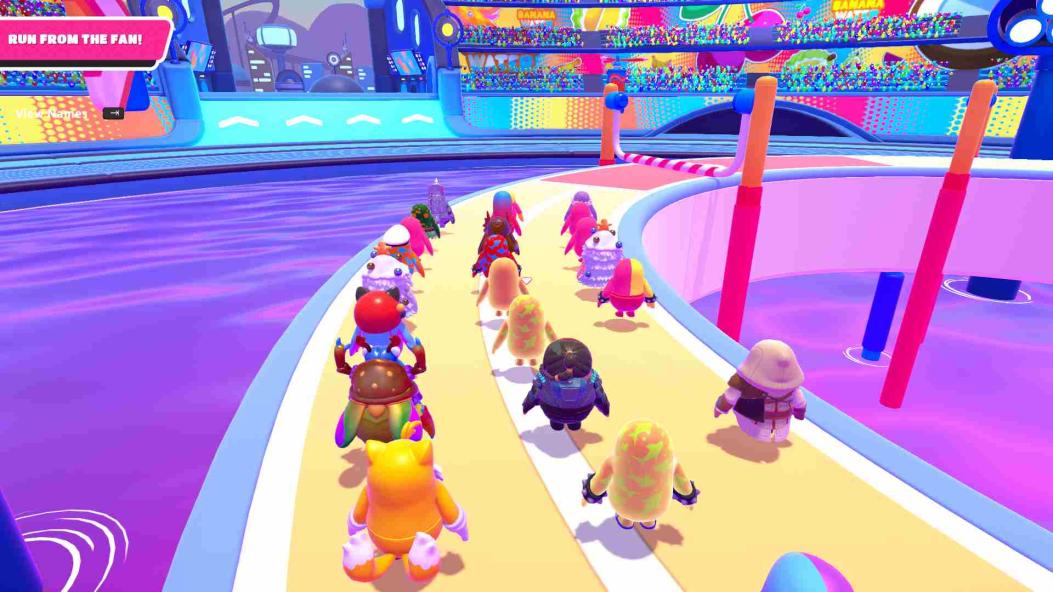Click the "Run from the fan!" objective banner
Screen dimensions: 1053x592
coord(77,40)
